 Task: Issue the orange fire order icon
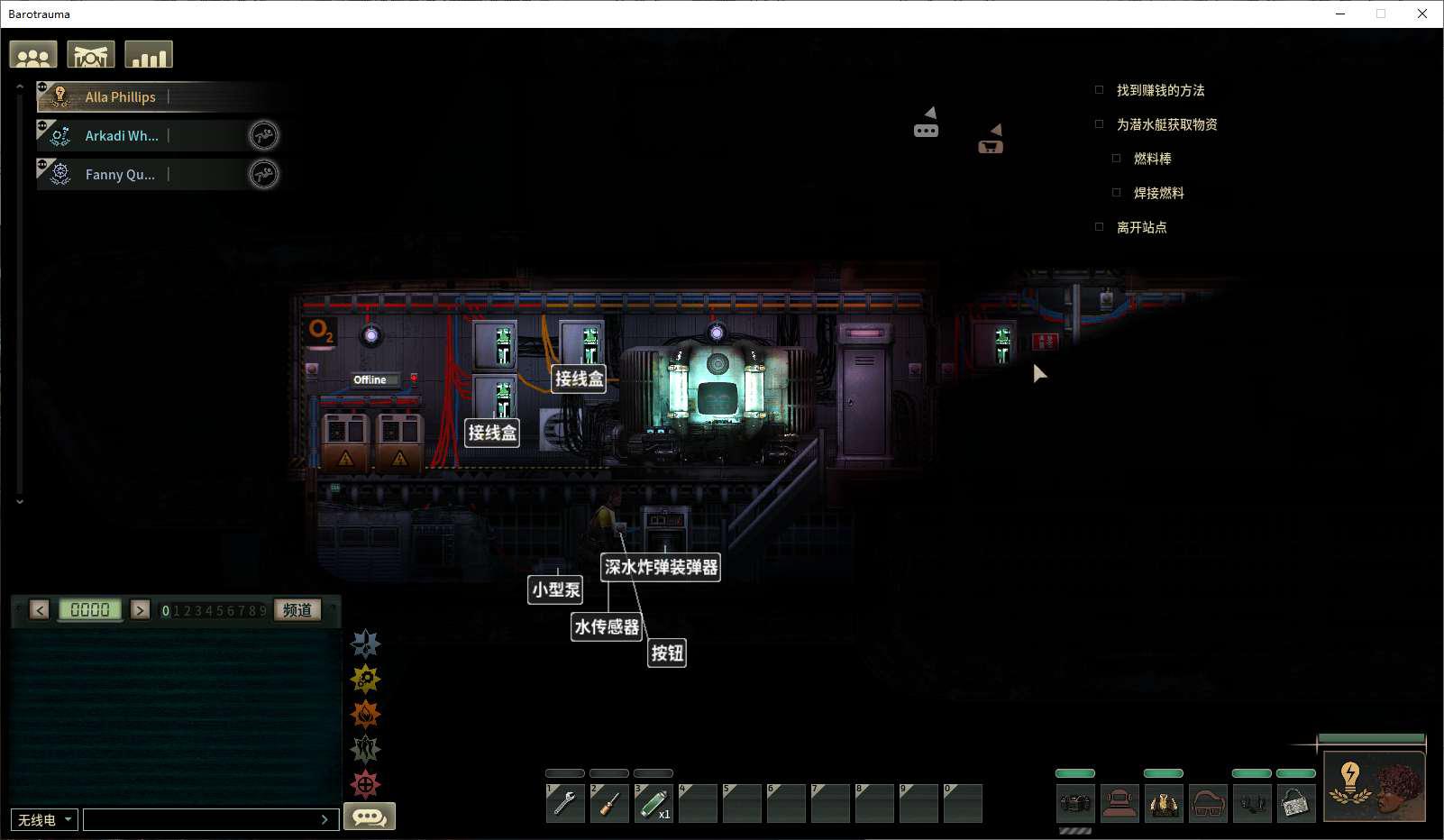[x=365, y=714]
